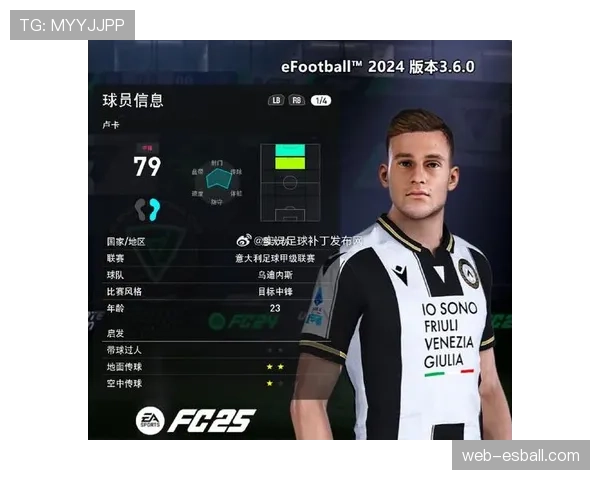The height and width of the screenshot is (480, 600).
Task: Select the 1/4 page indicator
Action: [320, 100]
